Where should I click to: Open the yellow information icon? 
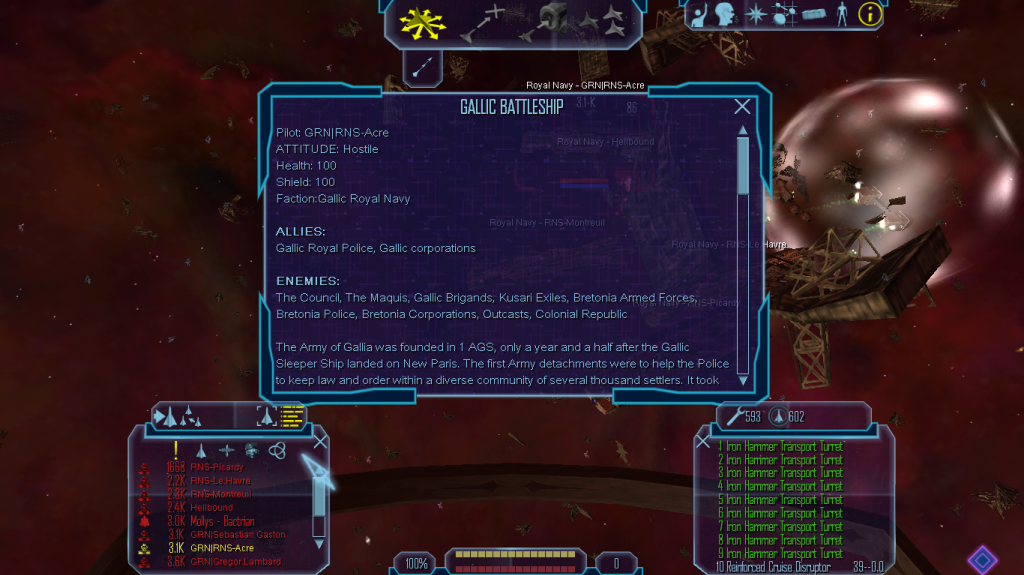(x=870, y=14)
